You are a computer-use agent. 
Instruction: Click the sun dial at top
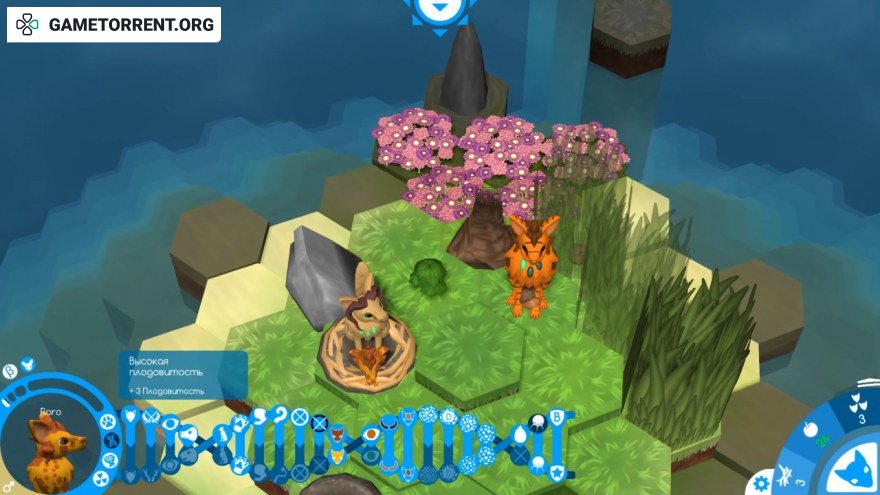[437, 11]
